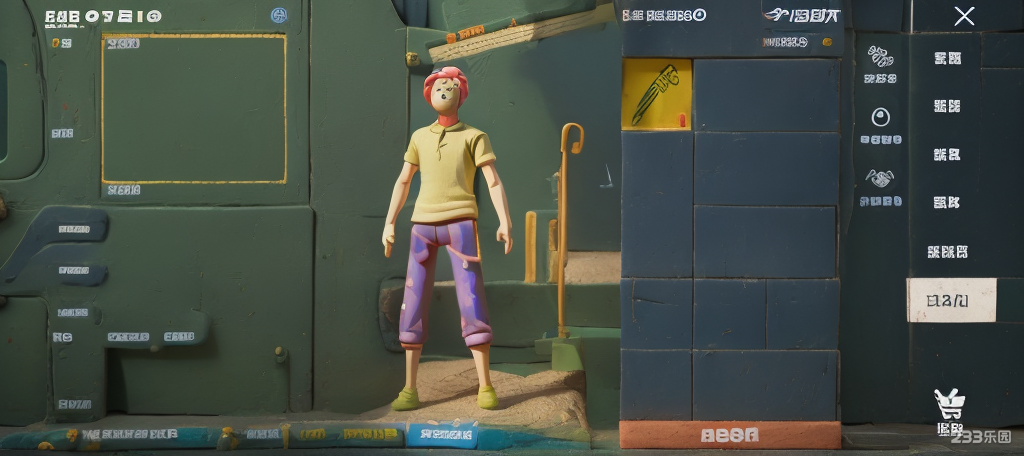Open the shopping cart icon
Image resolution: width=1024 pixels, height=456 pixels.
[x=948, y=404]
